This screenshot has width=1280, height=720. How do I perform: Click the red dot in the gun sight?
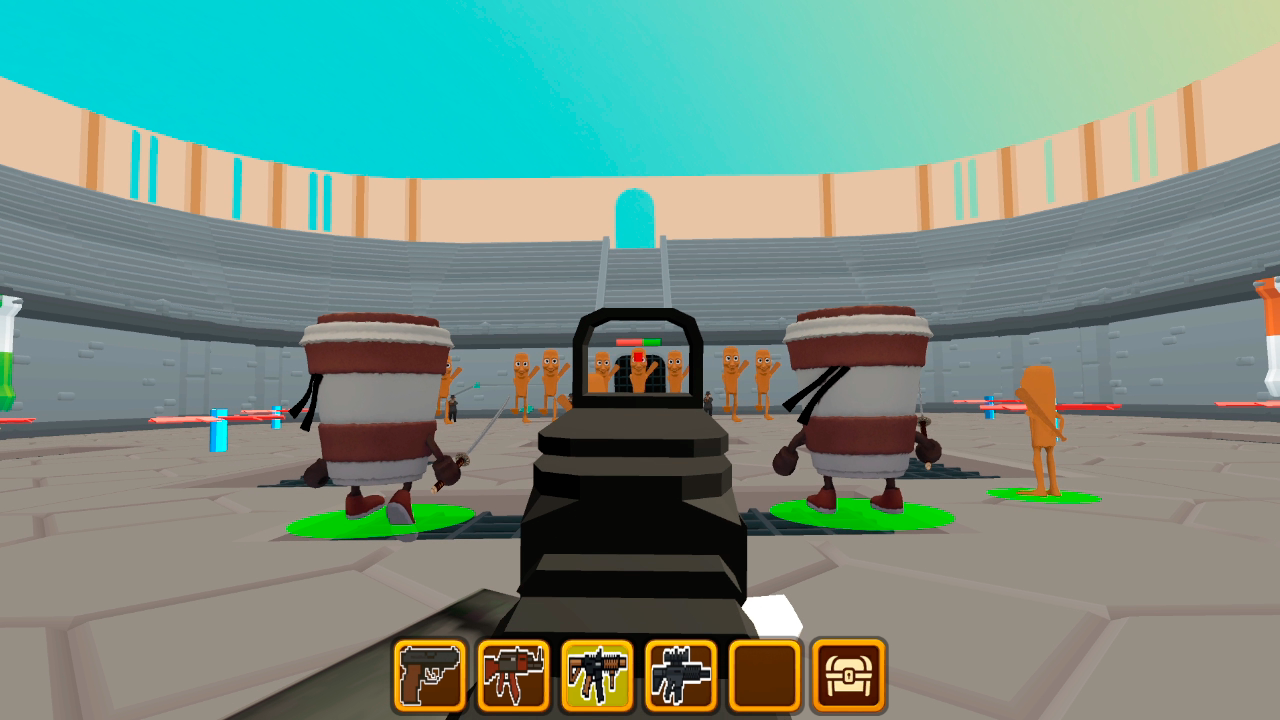[637, 356]
